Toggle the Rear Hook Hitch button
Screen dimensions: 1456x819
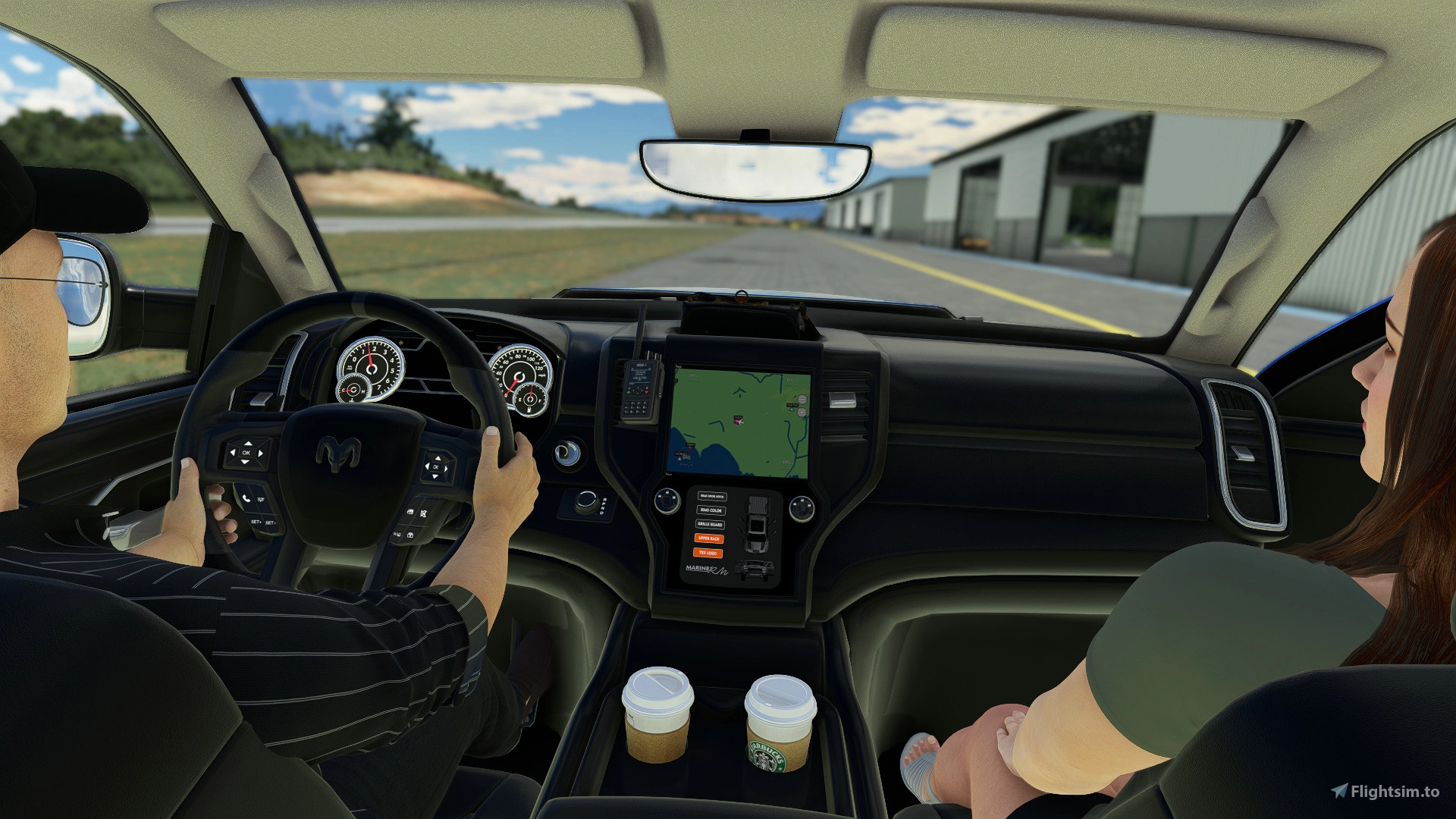tap(711, 497)
